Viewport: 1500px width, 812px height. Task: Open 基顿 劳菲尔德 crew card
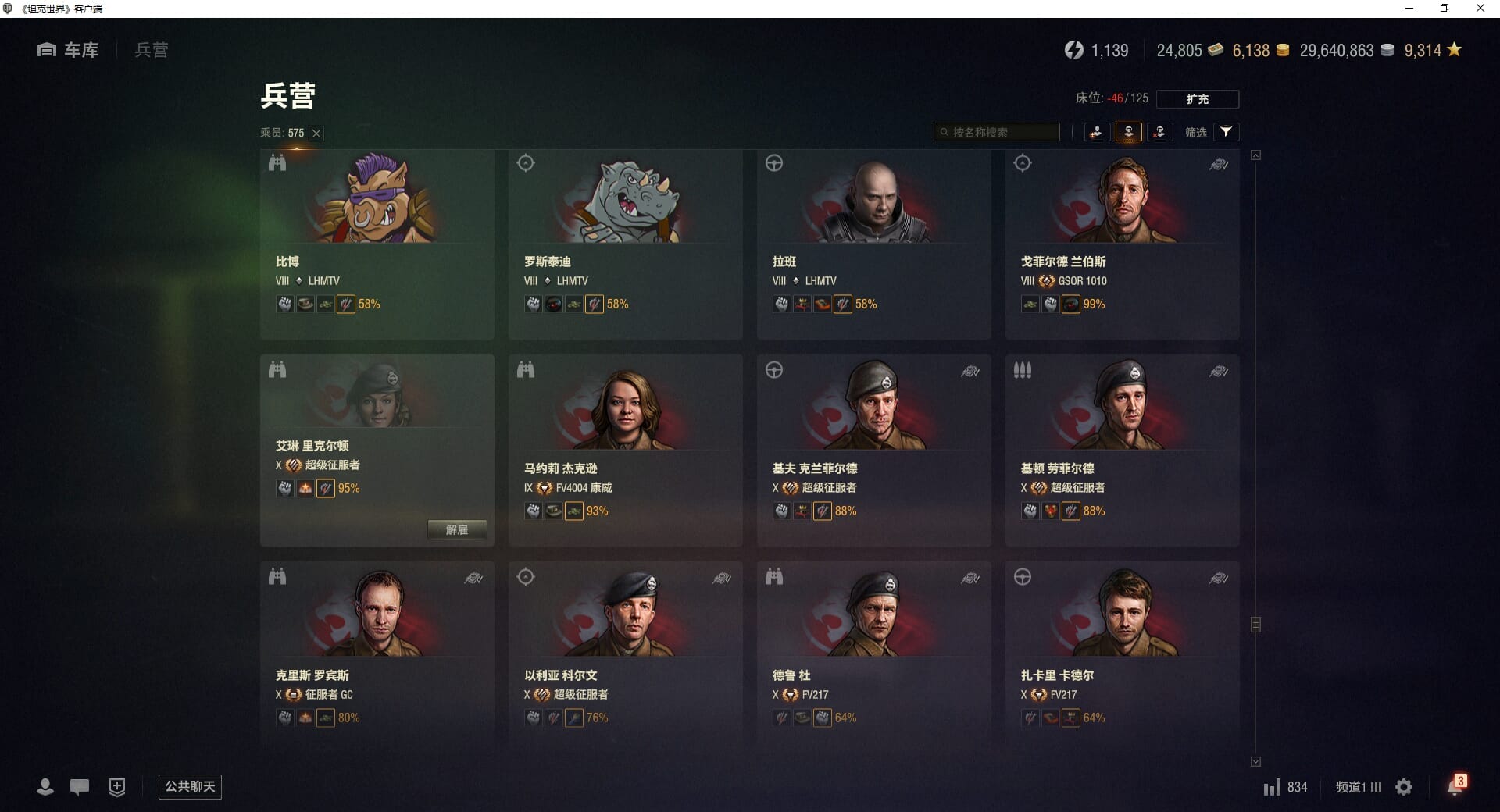1122,450
